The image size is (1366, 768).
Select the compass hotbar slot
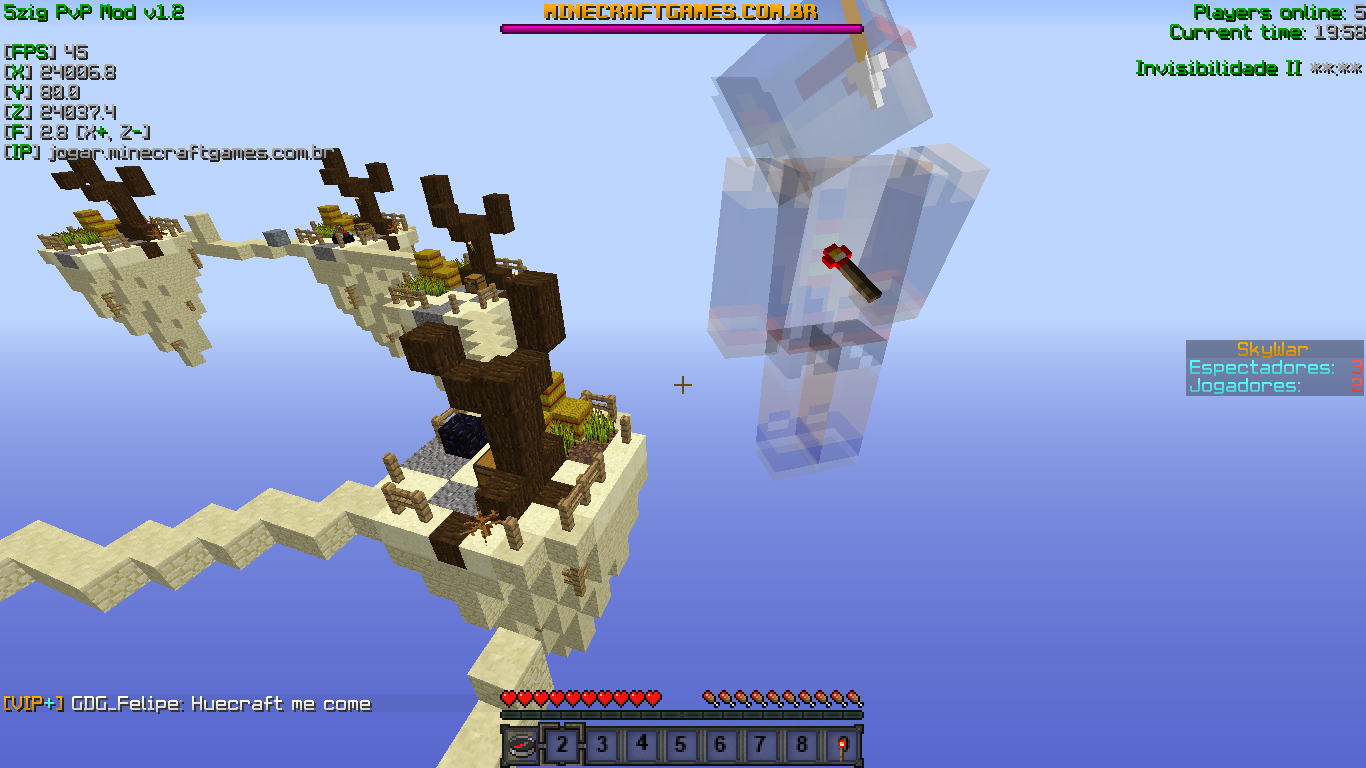point(522,745)
